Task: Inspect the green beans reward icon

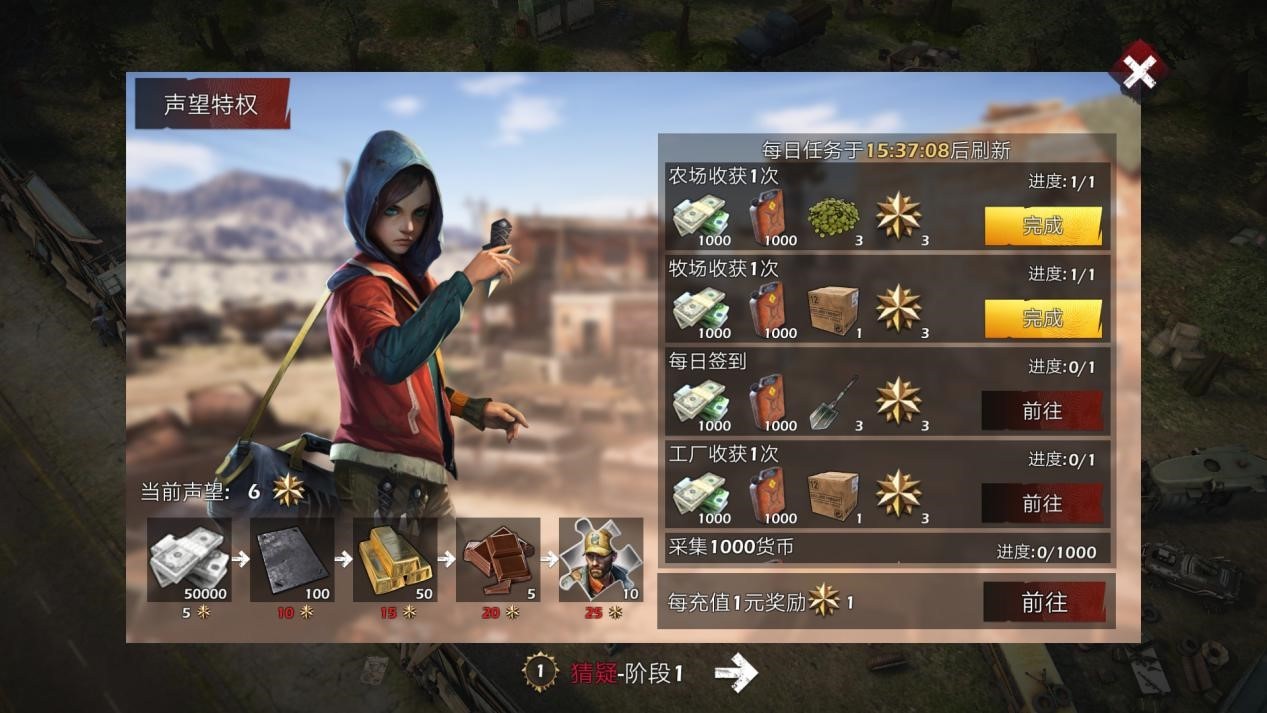Action: [x=833, y=214]
